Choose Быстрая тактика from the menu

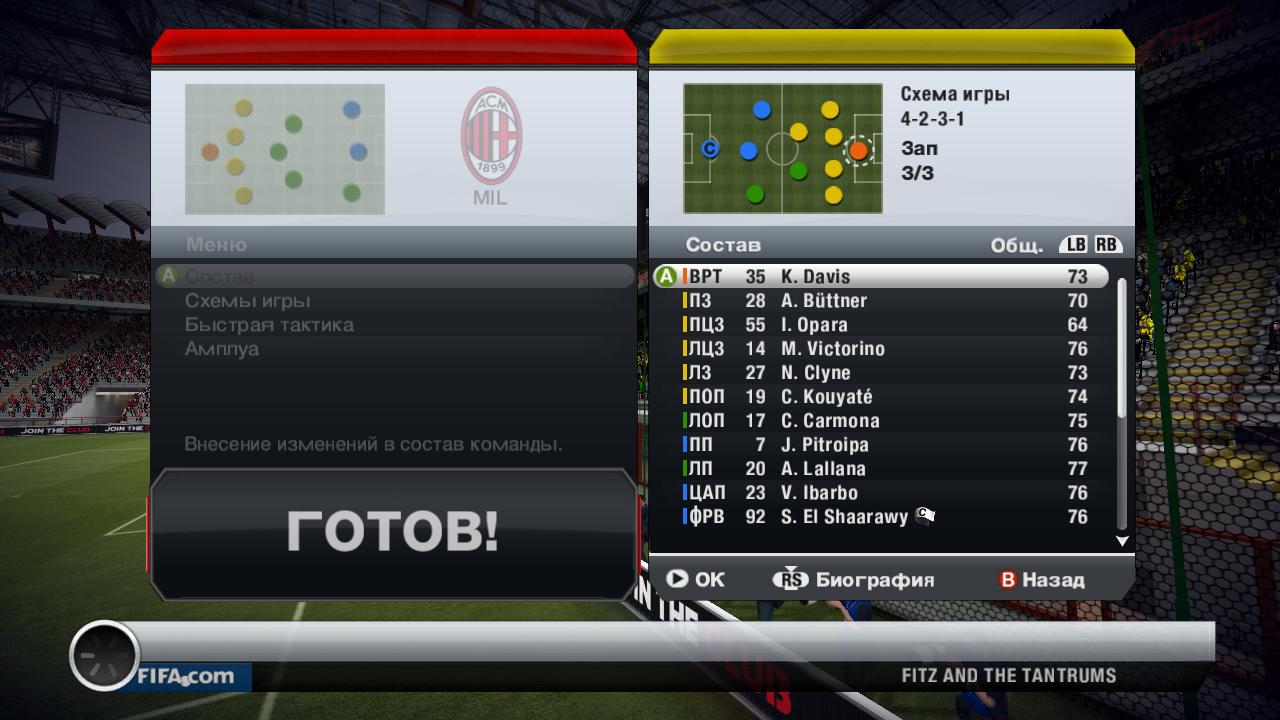tap(269, 325)
